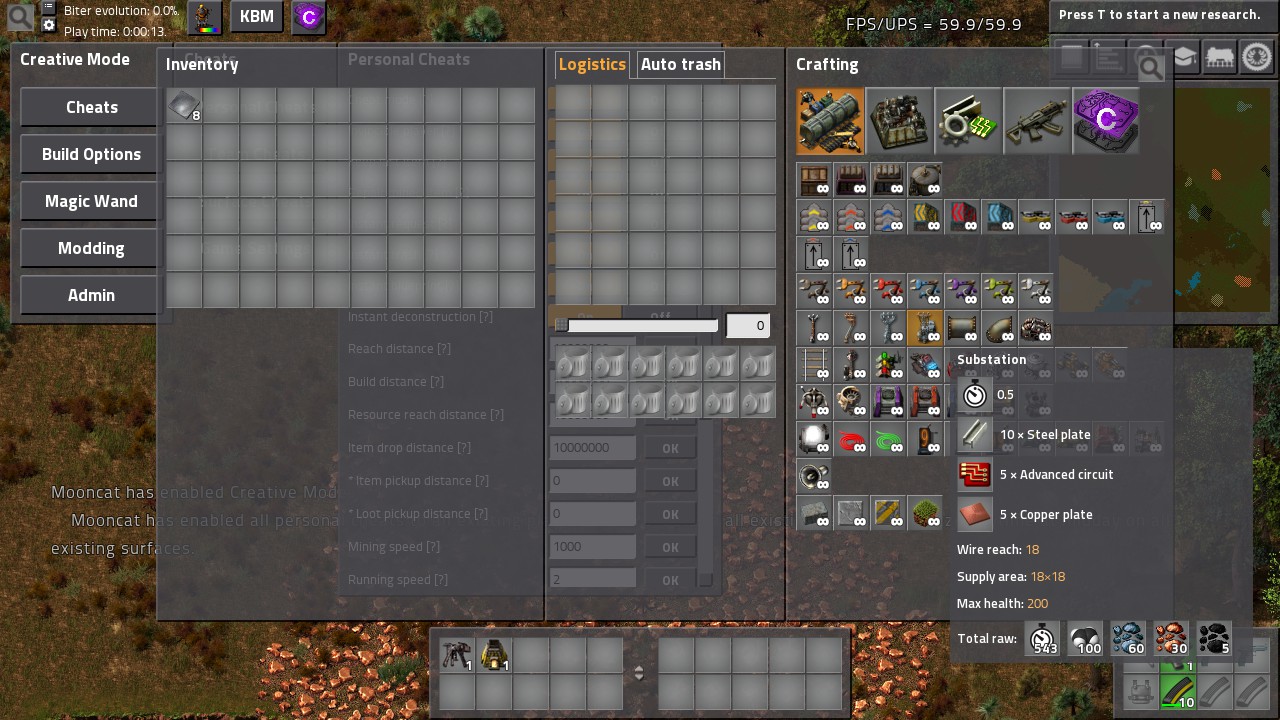Viewport: 1280px width, 720px height.
Task: Select the purple Creative Mode crafting category
Action: coord(1106,121)
